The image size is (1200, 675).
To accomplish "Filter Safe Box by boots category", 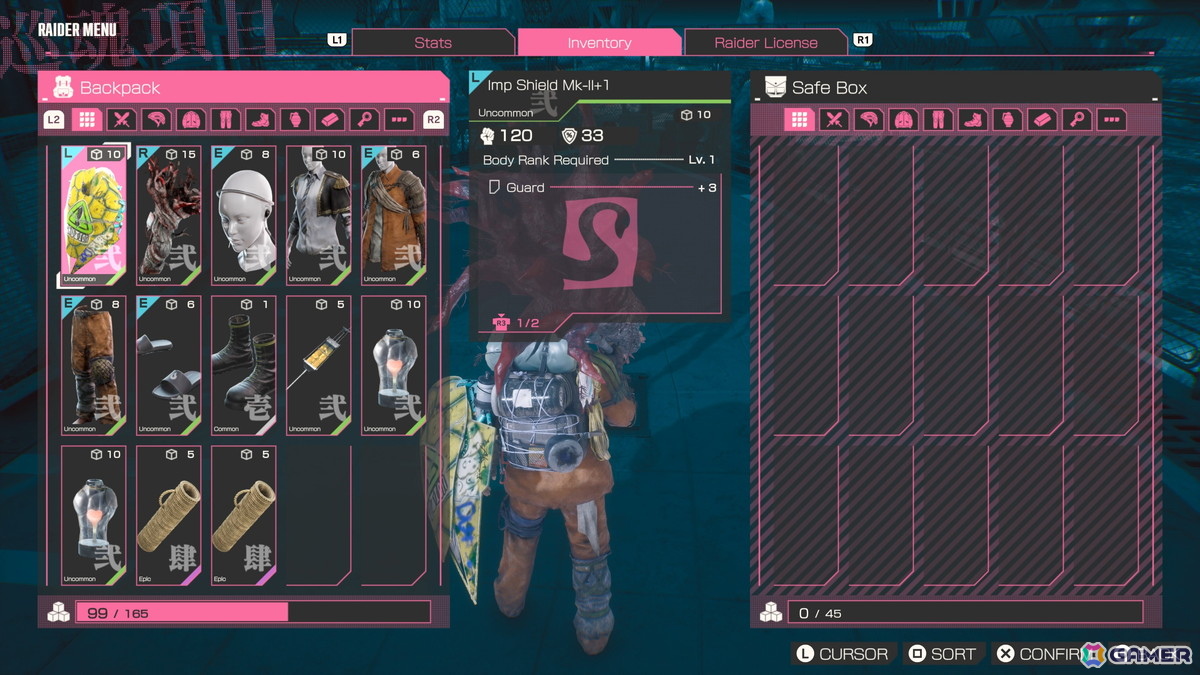I will [x=972, y=120].
